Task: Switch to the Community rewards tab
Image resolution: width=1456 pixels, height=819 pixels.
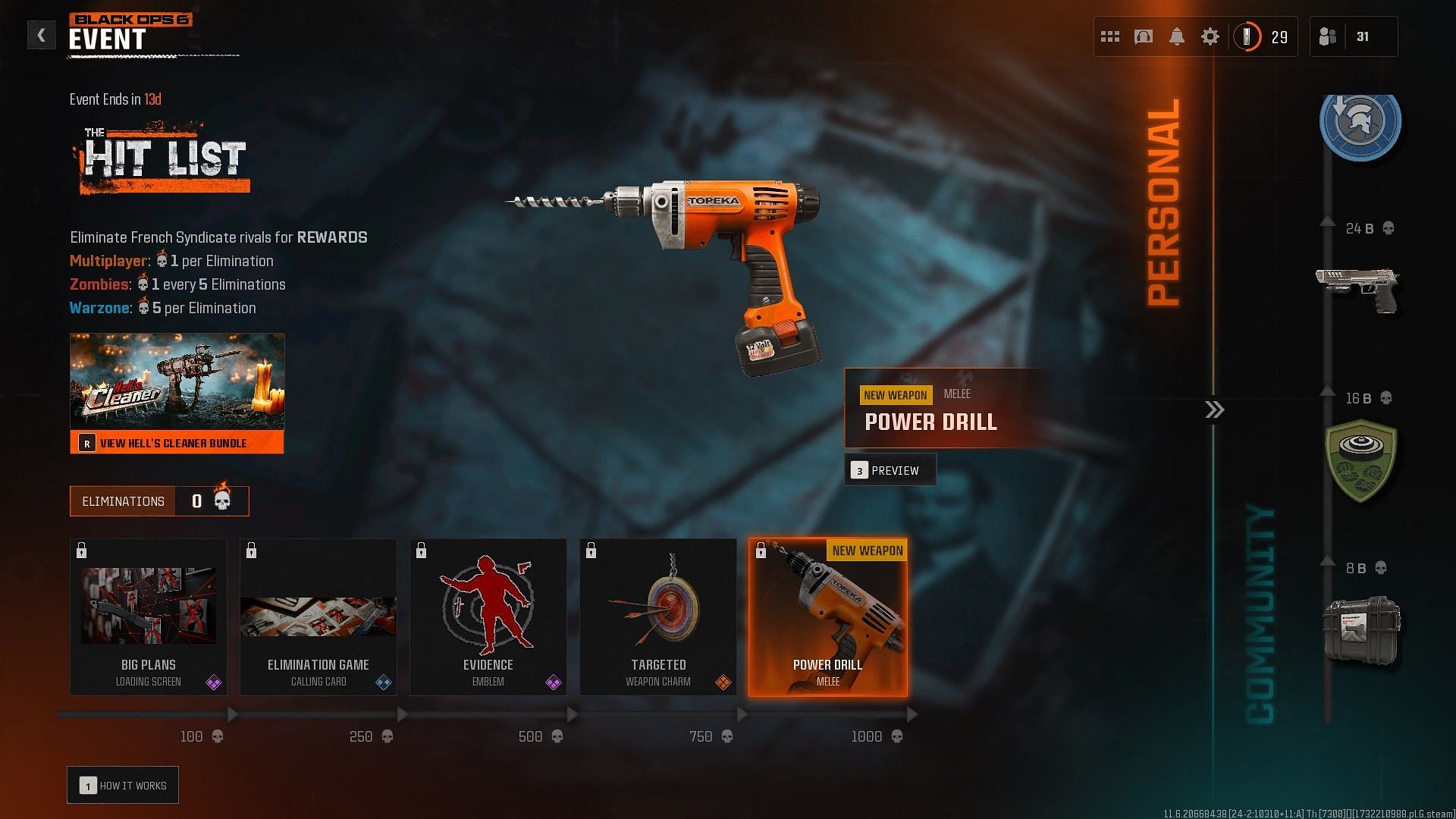Action: (x=1260, y=614)
